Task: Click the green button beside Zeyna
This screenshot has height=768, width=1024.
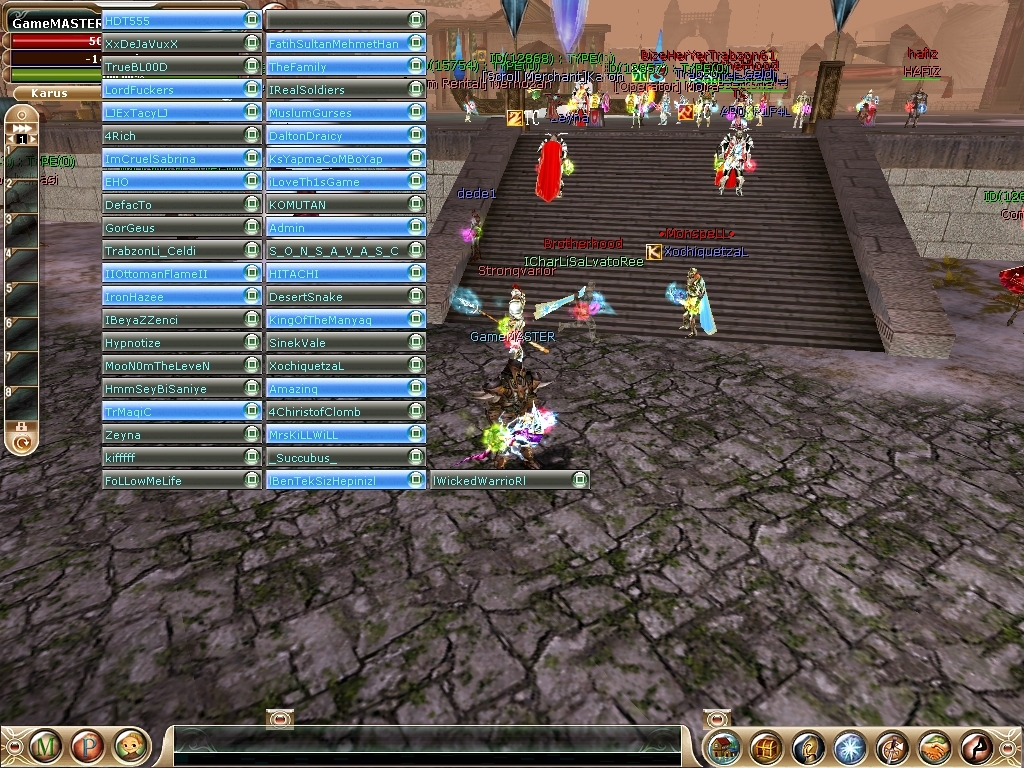Action: coord(252,435)
